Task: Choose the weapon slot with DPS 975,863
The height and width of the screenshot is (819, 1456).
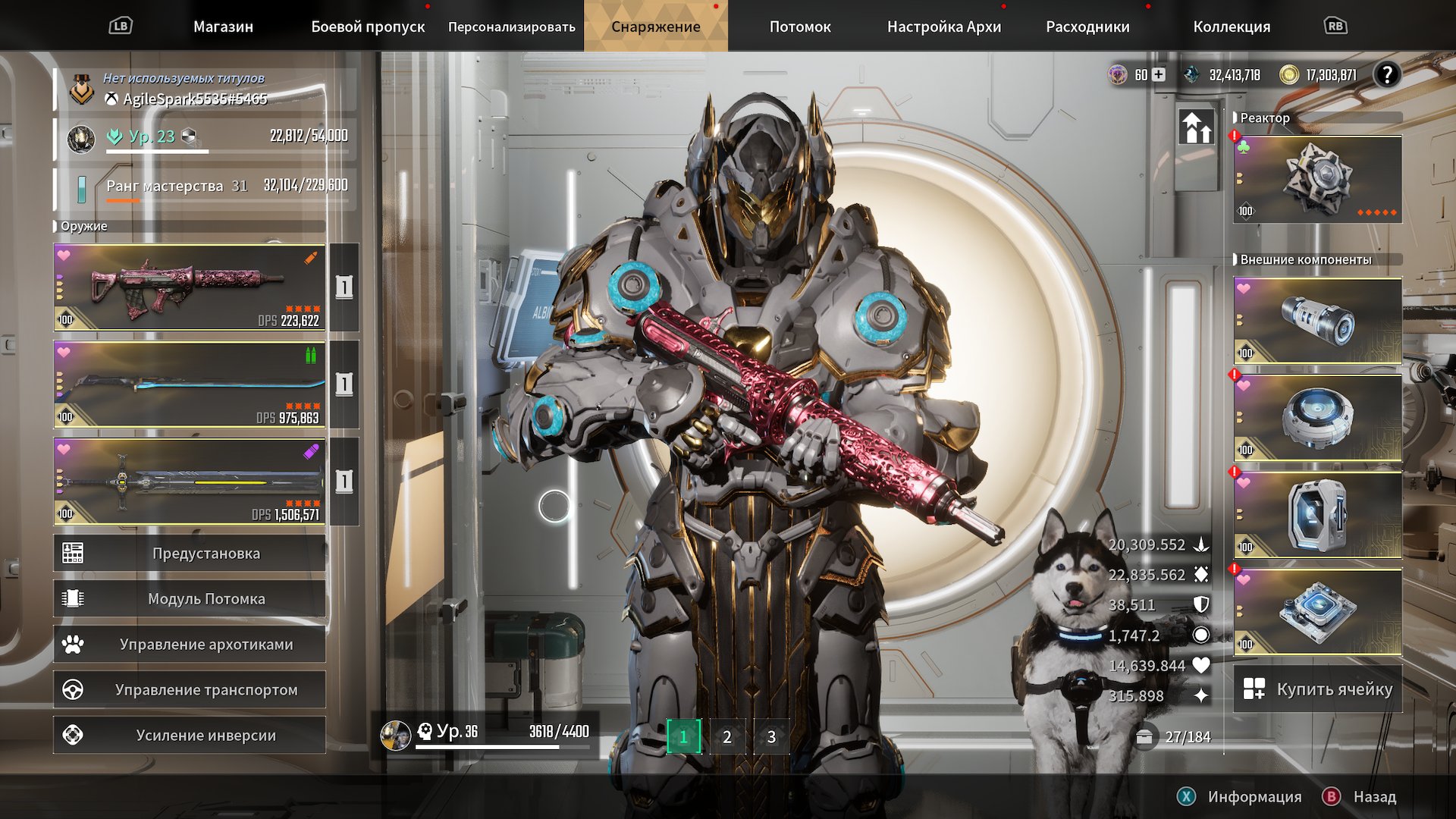Action: [190, 384]
